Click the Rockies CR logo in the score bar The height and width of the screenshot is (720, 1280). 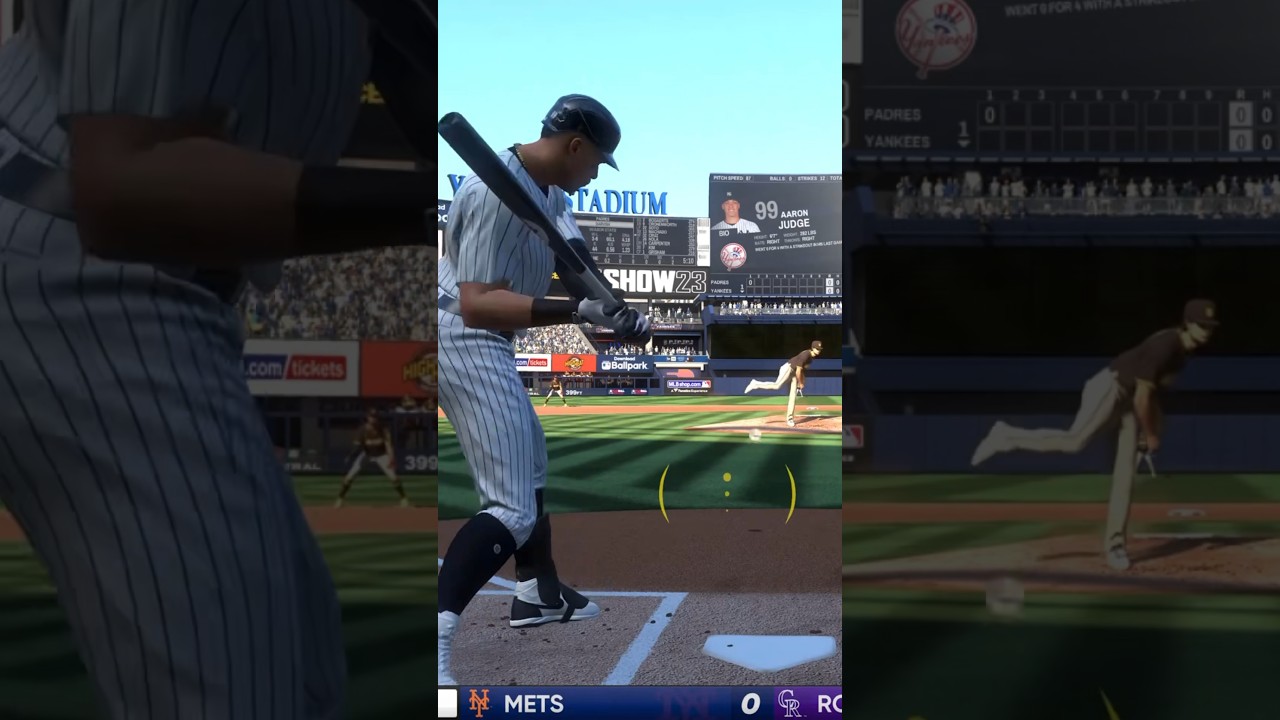(x=790, y=703)
